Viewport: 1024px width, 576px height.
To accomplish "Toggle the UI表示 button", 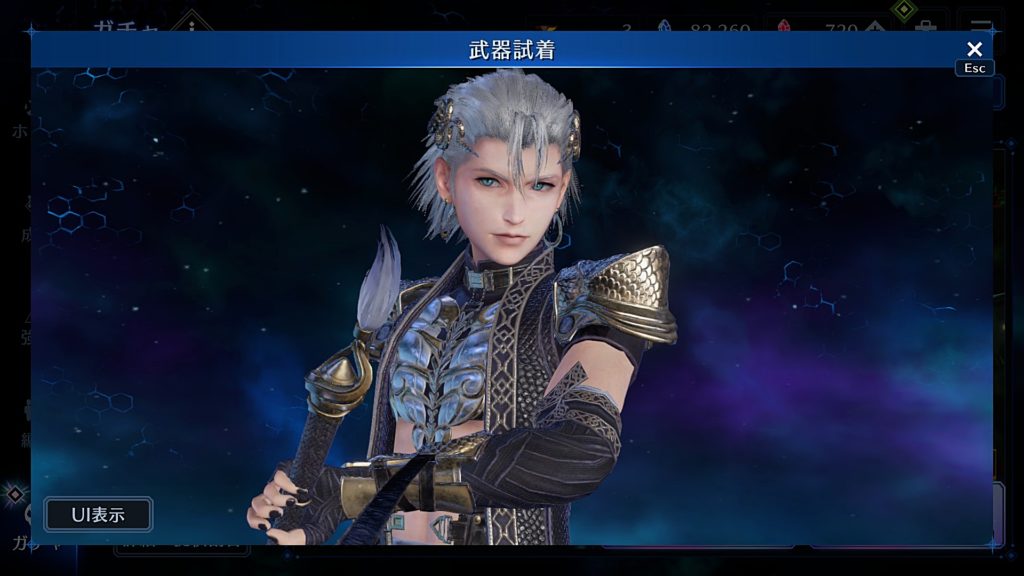I will click(x=98, y=515).
